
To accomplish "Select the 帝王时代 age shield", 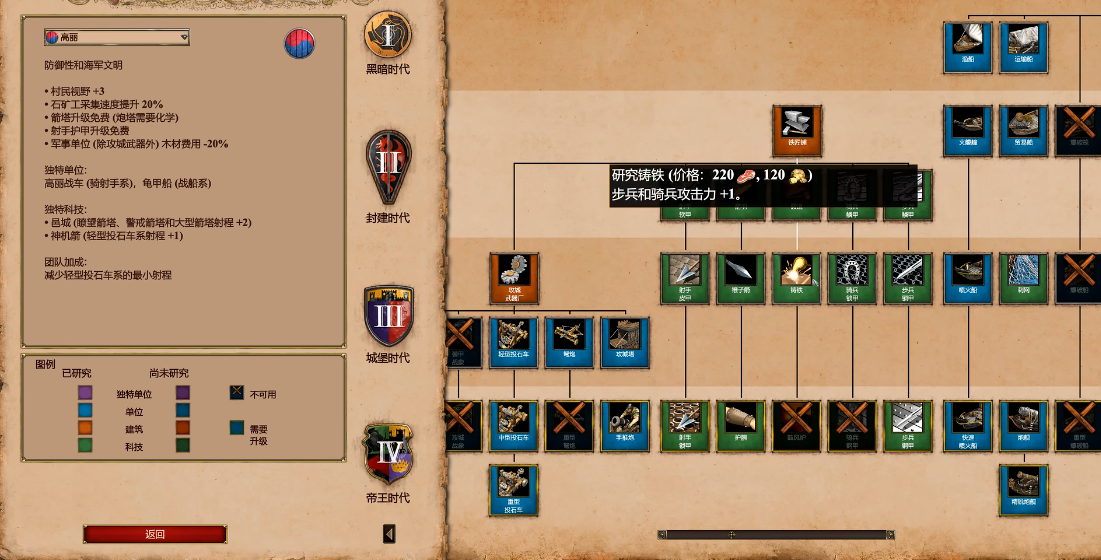I will (x=388, y=453).
